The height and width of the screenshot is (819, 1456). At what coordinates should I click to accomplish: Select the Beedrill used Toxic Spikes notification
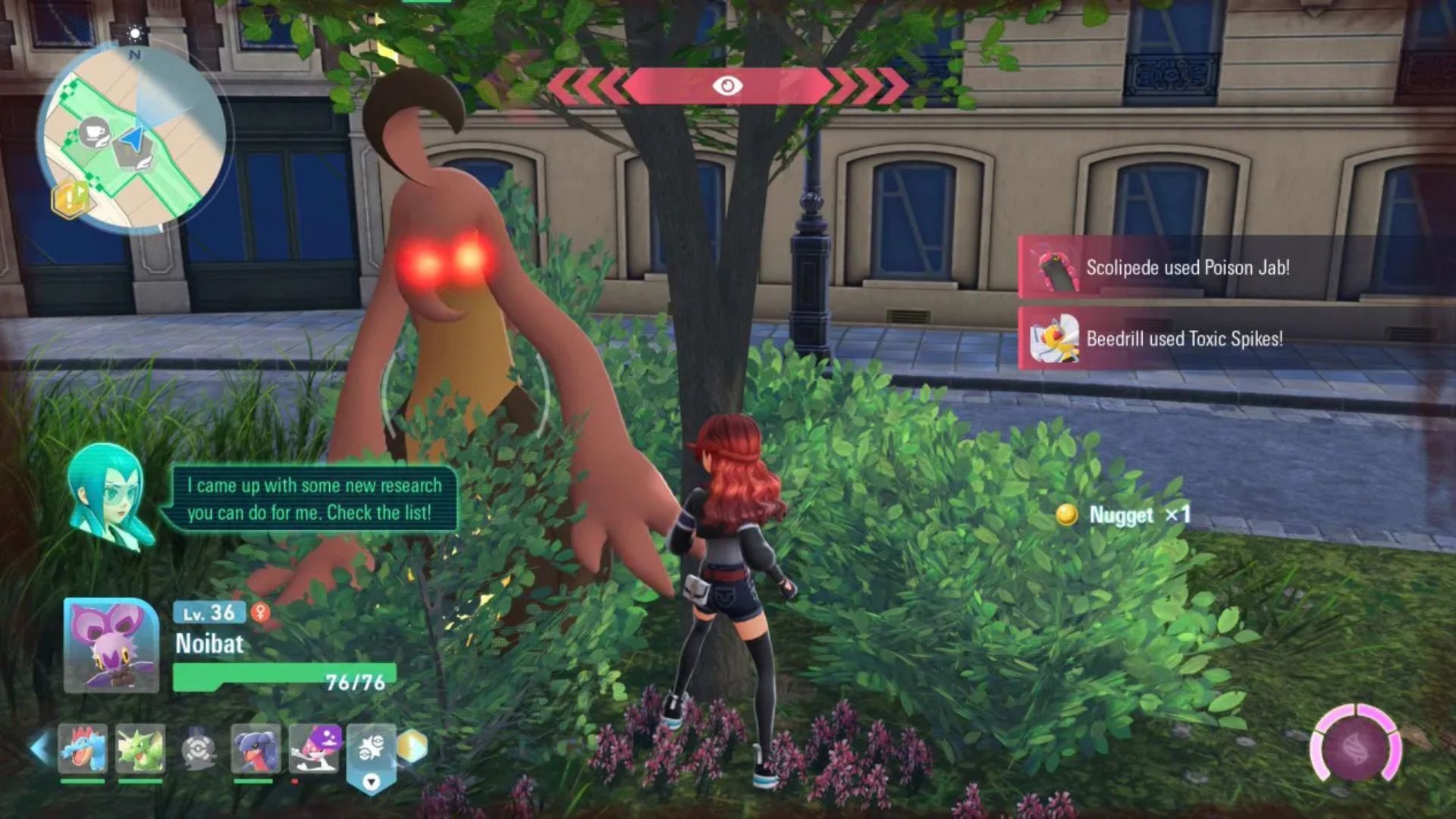1184,339
